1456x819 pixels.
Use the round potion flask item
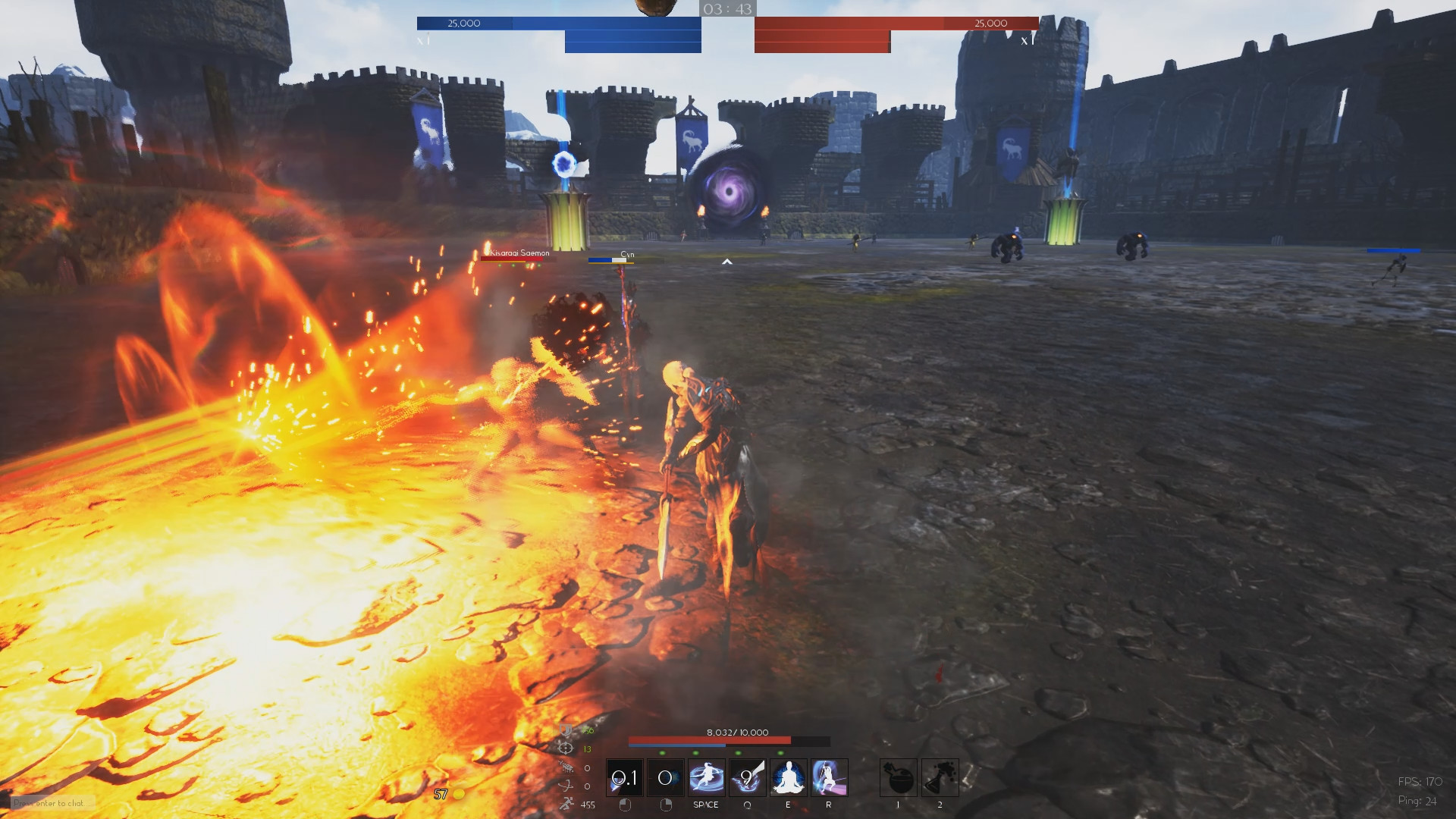coord(899,777)
